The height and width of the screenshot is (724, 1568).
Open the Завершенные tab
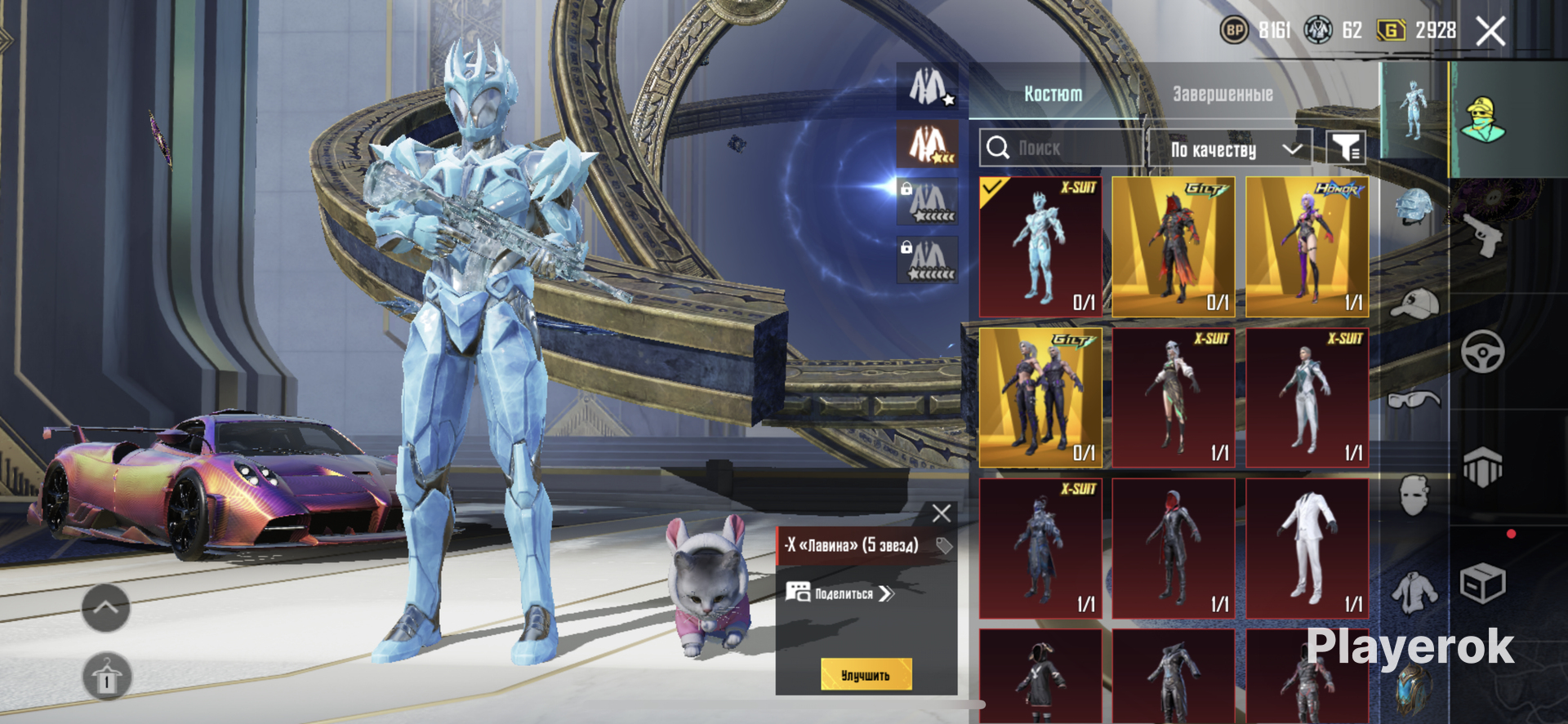pos(1223,95)
